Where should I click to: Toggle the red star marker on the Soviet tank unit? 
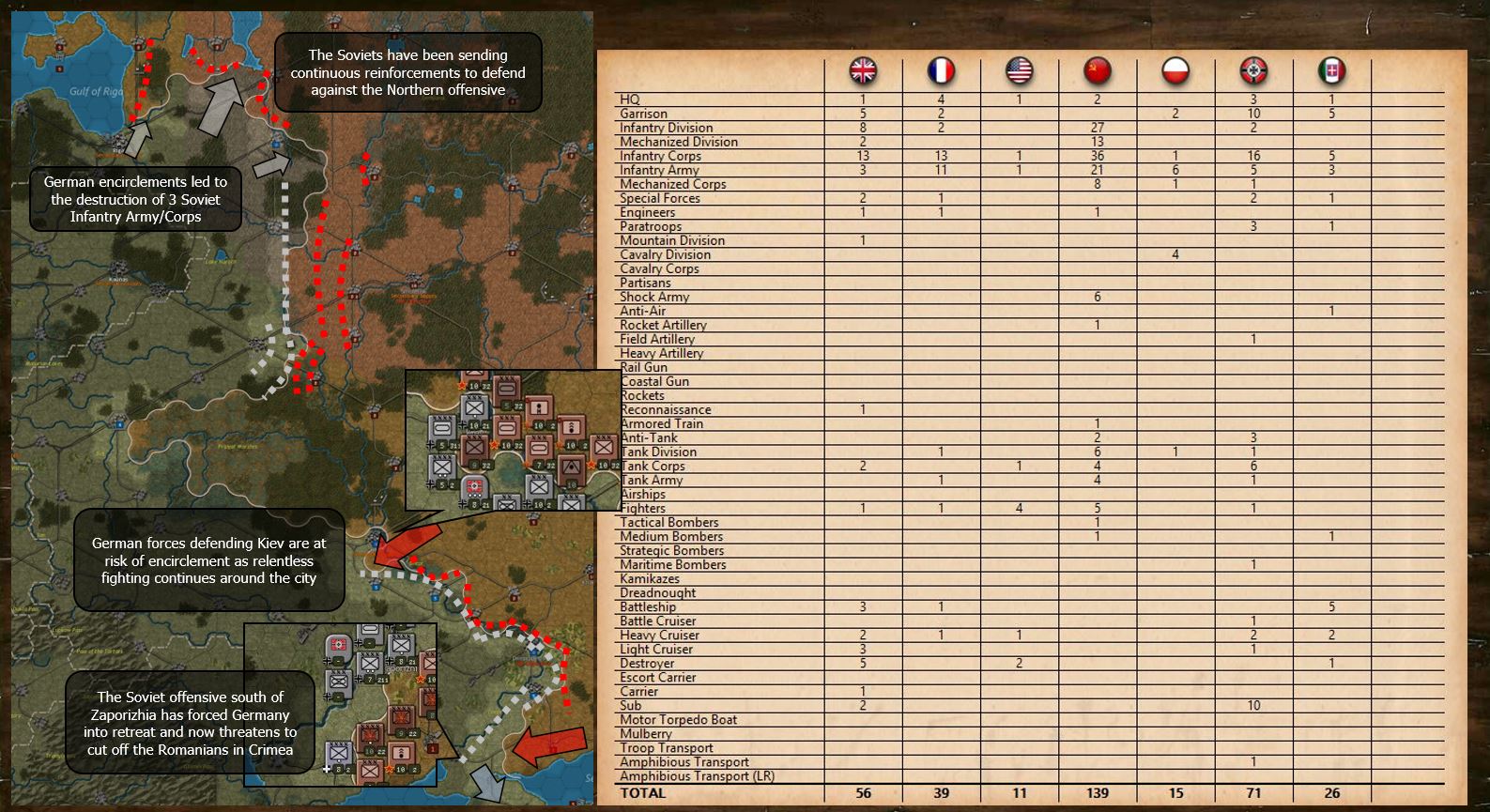(x=495, y=444)
